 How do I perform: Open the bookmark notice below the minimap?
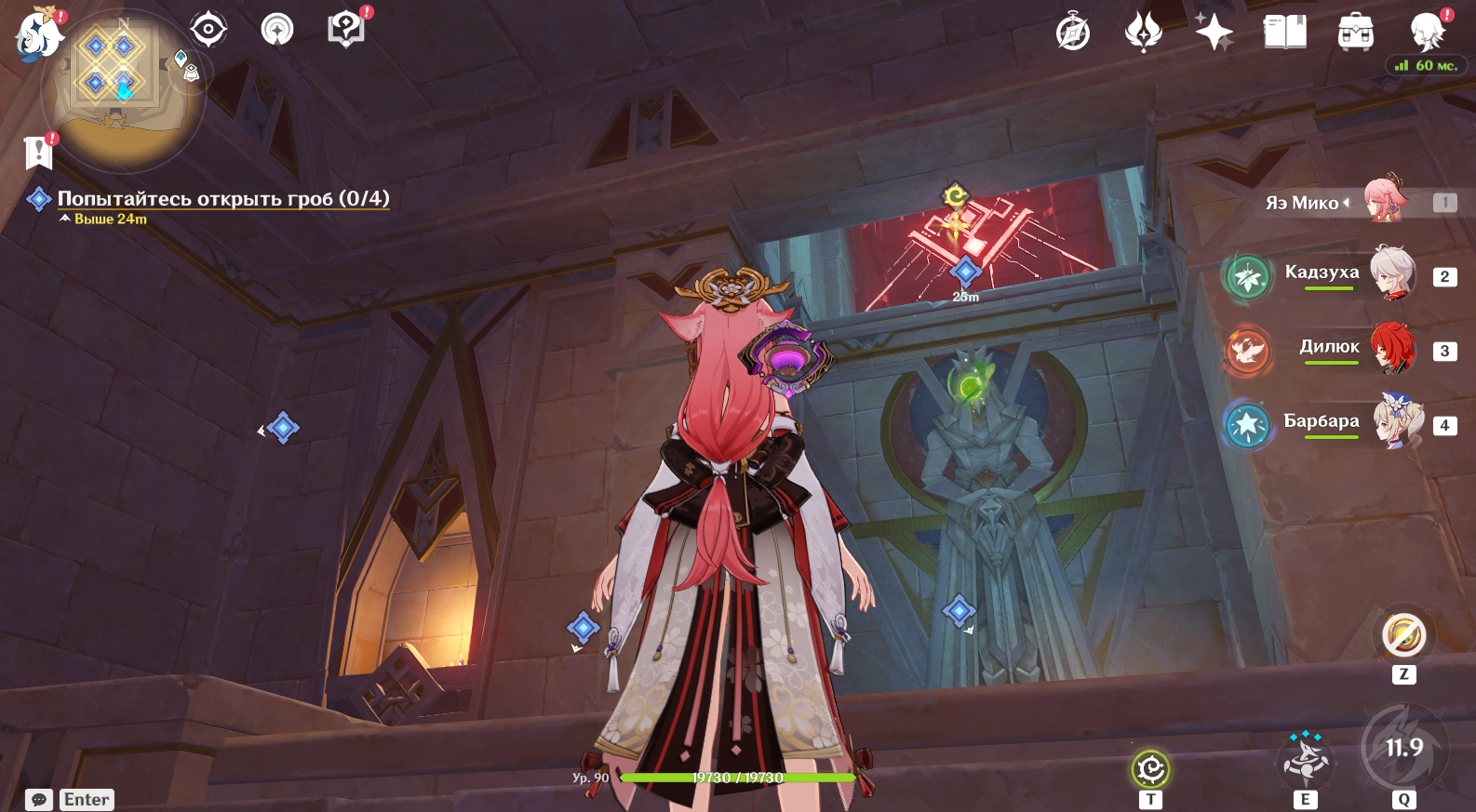[x=38, y=151]
